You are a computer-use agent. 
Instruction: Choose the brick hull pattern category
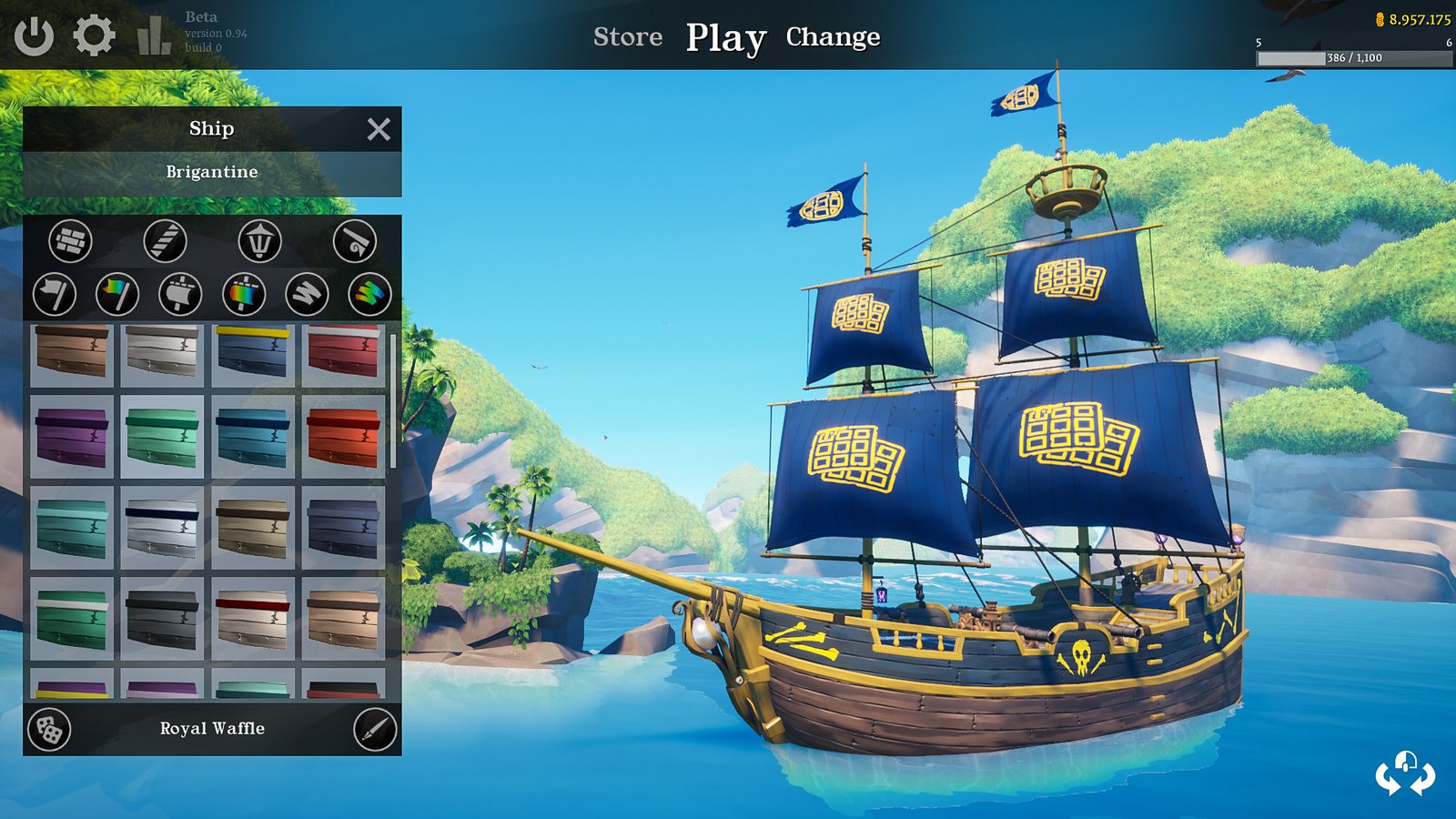pos(70,241)
